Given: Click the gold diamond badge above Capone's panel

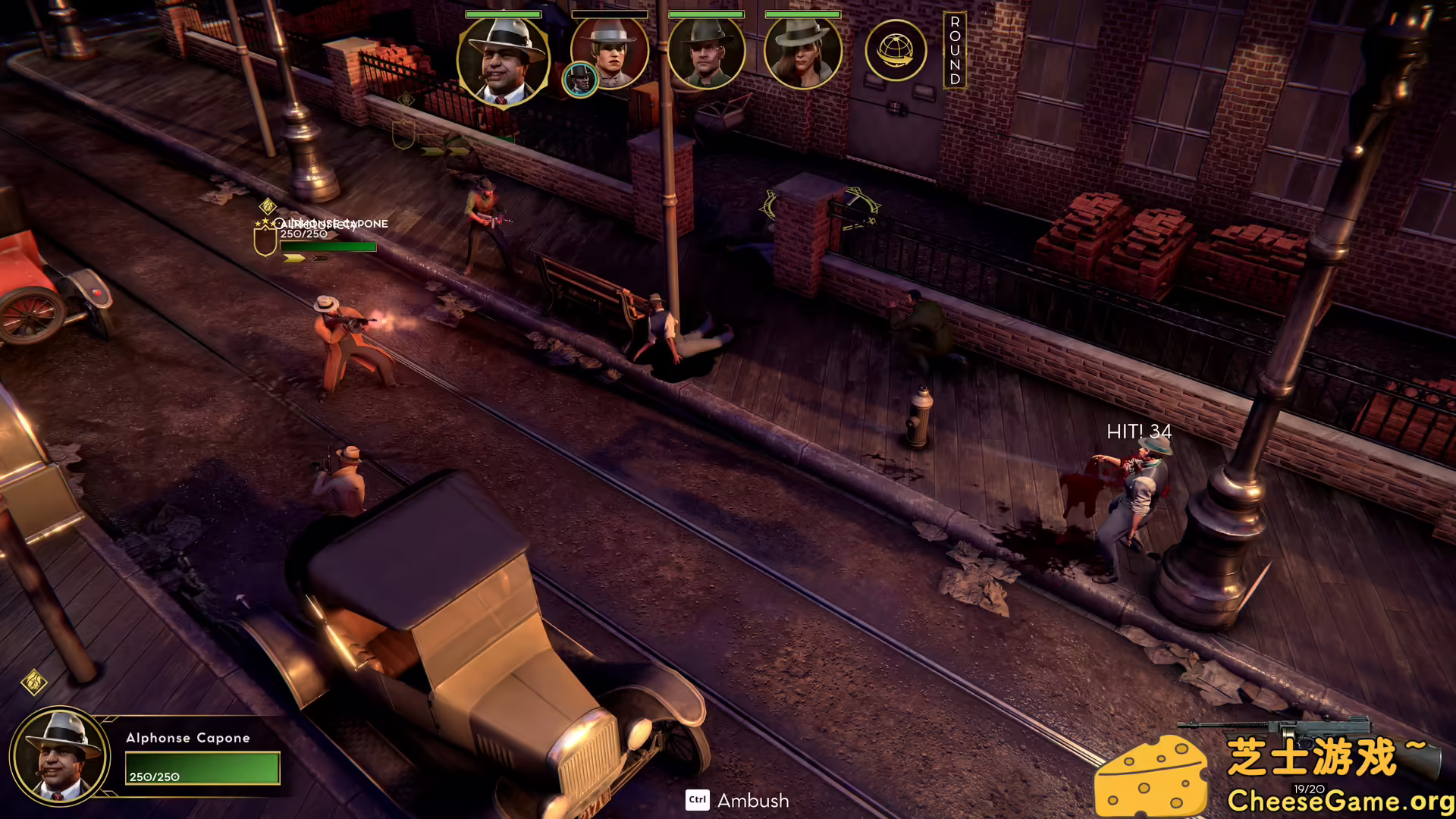Looking at the screenshot, I should click(34, 682).
